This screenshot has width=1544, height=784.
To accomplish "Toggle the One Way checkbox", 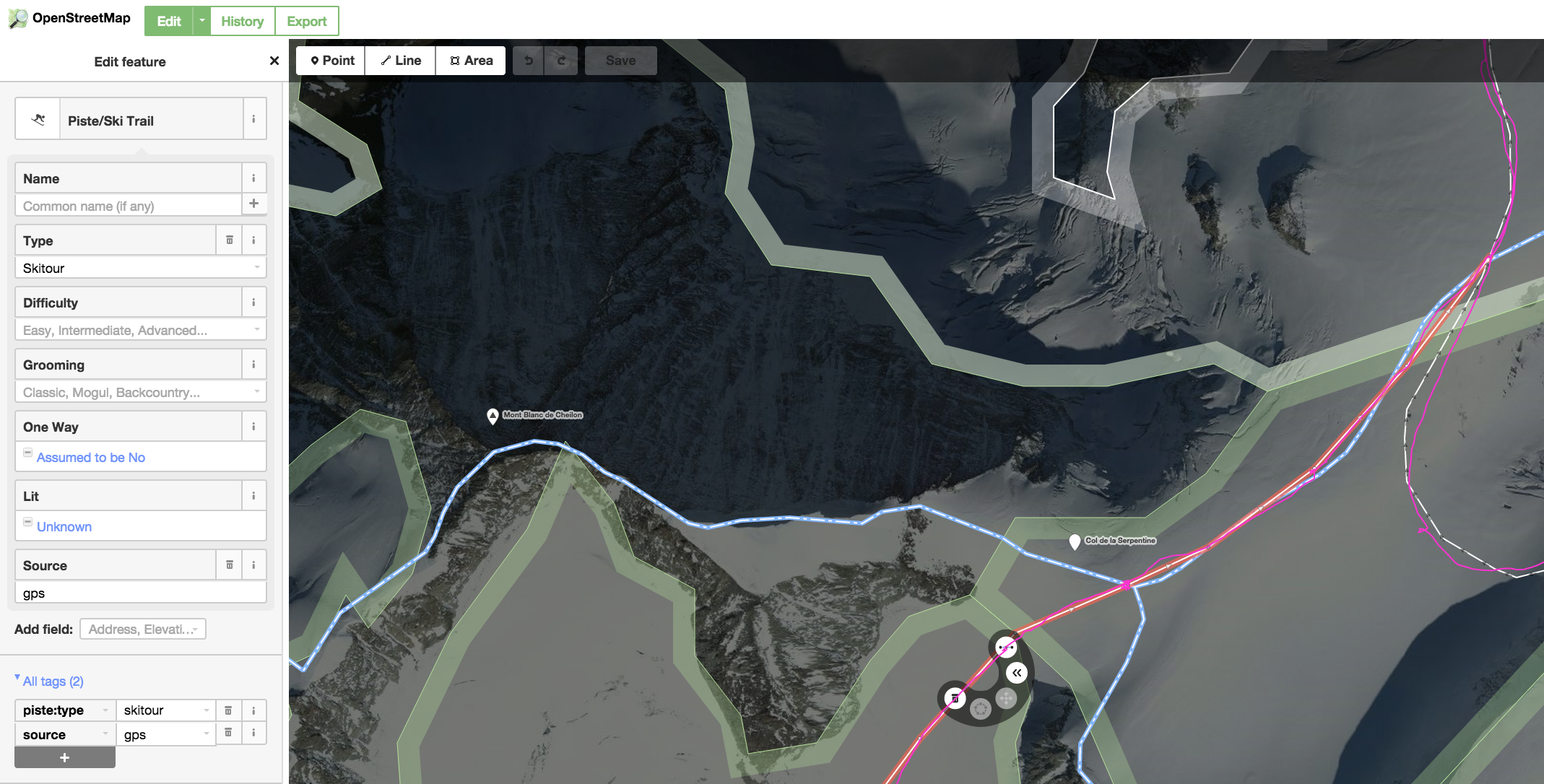I will click(28, 453).
